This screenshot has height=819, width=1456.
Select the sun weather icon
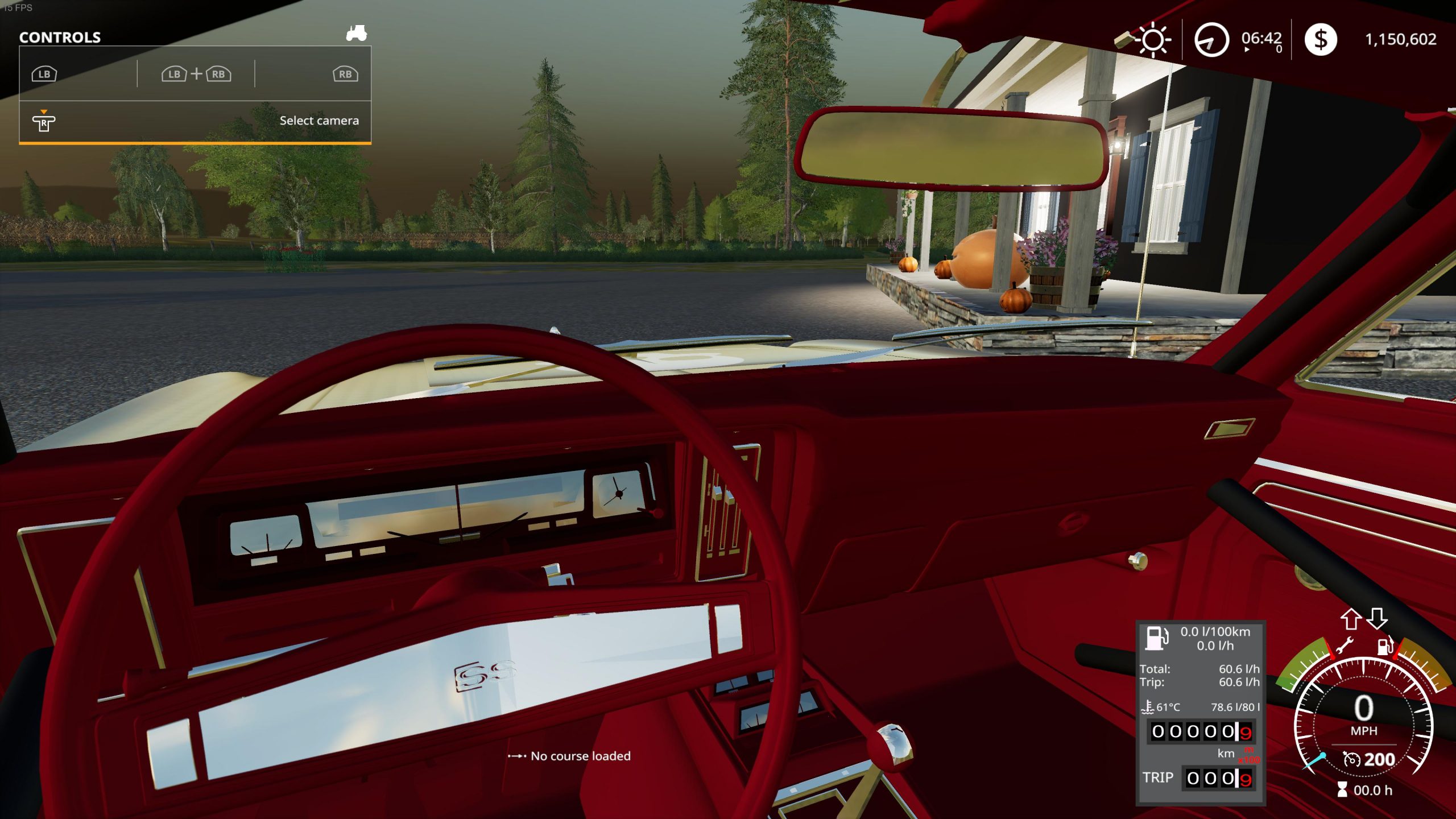click(x=1152, y=40)
